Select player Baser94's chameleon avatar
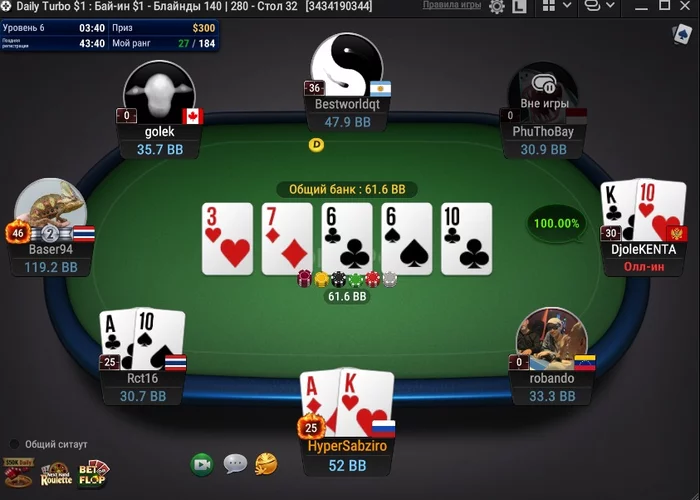This screenshot has height=500, width=700. point(50,211)
